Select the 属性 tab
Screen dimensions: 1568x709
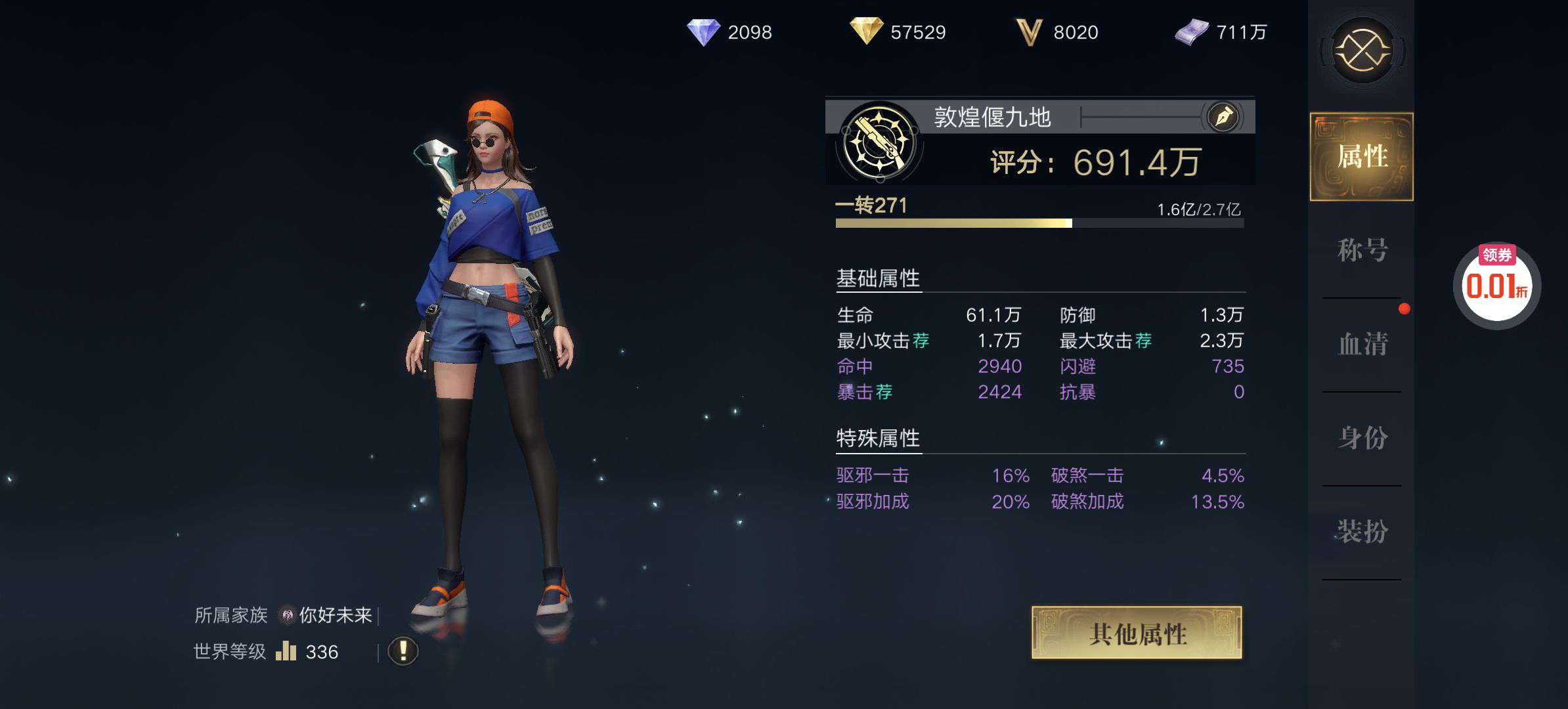(x=1362, y=157)
